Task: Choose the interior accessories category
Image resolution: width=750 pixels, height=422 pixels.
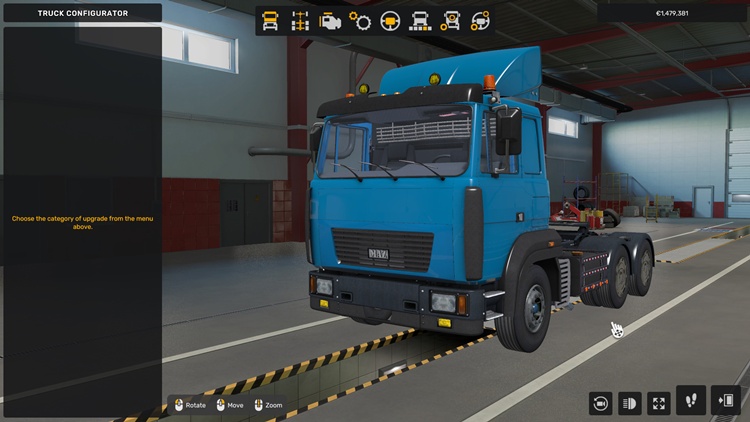Action: (481, 21)
